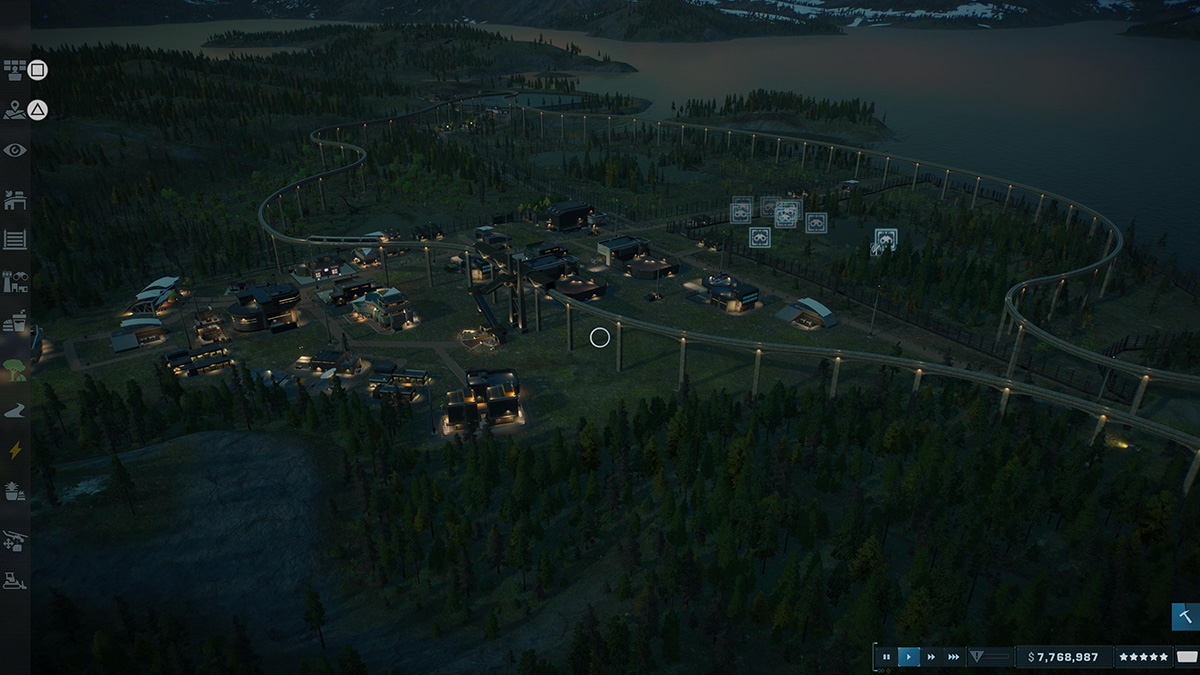Viewport: 1200px width, 675px height.
Task: Open the five-star park rating panel
Action: point(1143,657)
